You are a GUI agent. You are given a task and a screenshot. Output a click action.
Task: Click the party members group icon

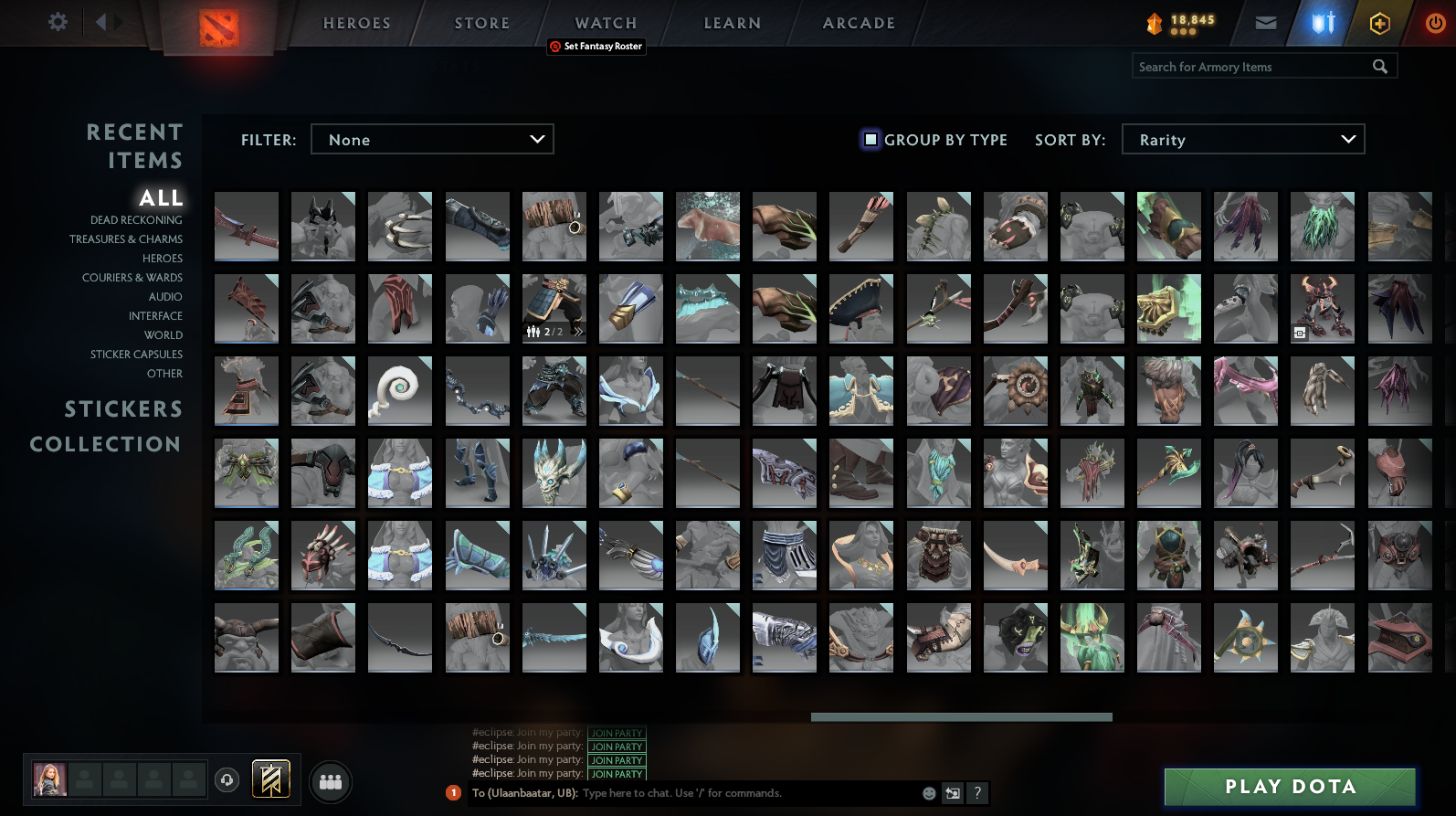(x=331, y=782)
